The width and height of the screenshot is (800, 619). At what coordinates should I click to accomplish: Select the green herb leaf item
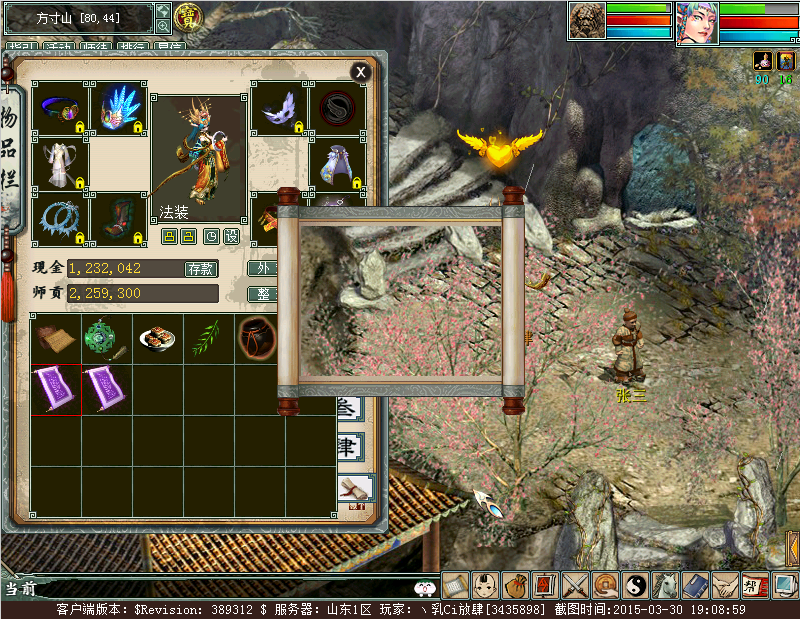coord(208,338)
